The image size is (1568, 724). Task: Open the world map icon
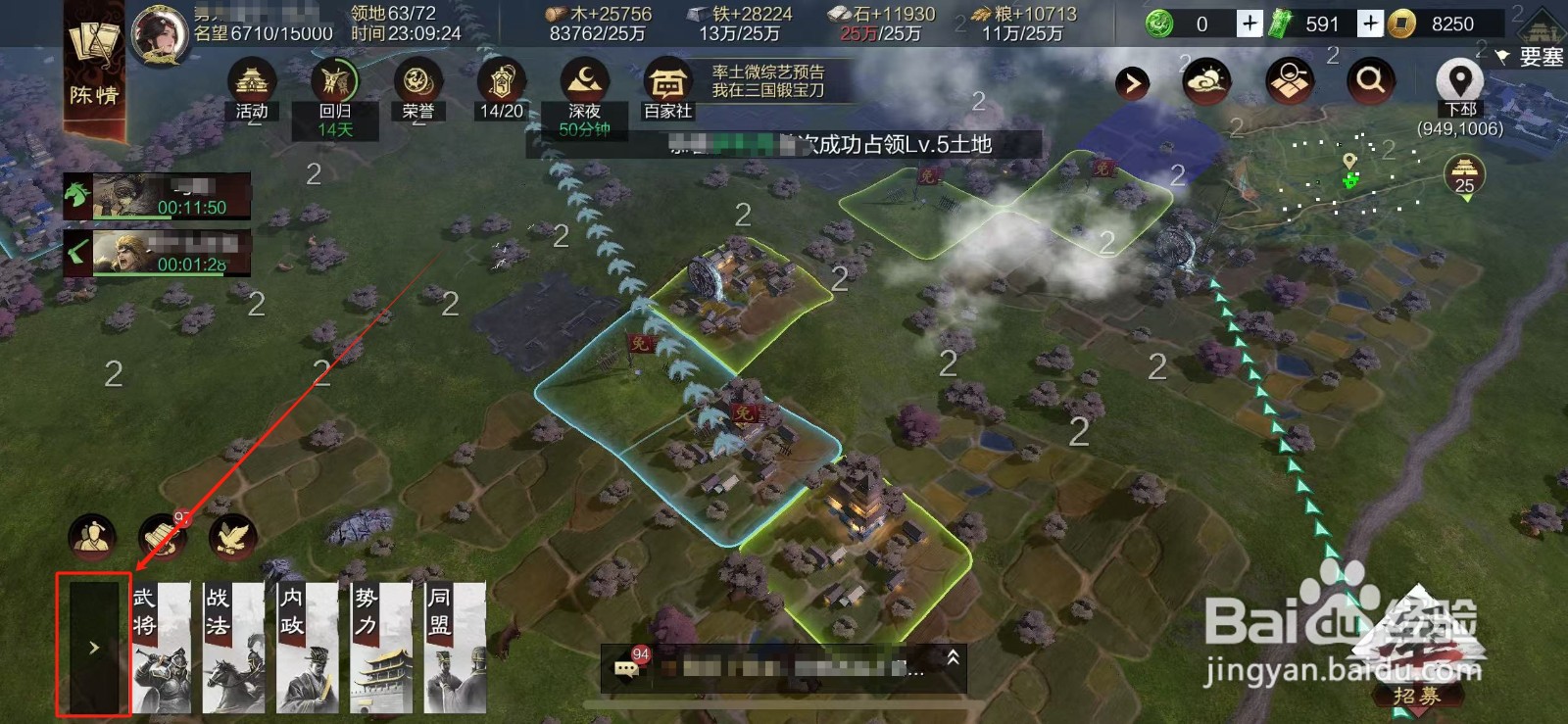click(x=1289, y=83)
